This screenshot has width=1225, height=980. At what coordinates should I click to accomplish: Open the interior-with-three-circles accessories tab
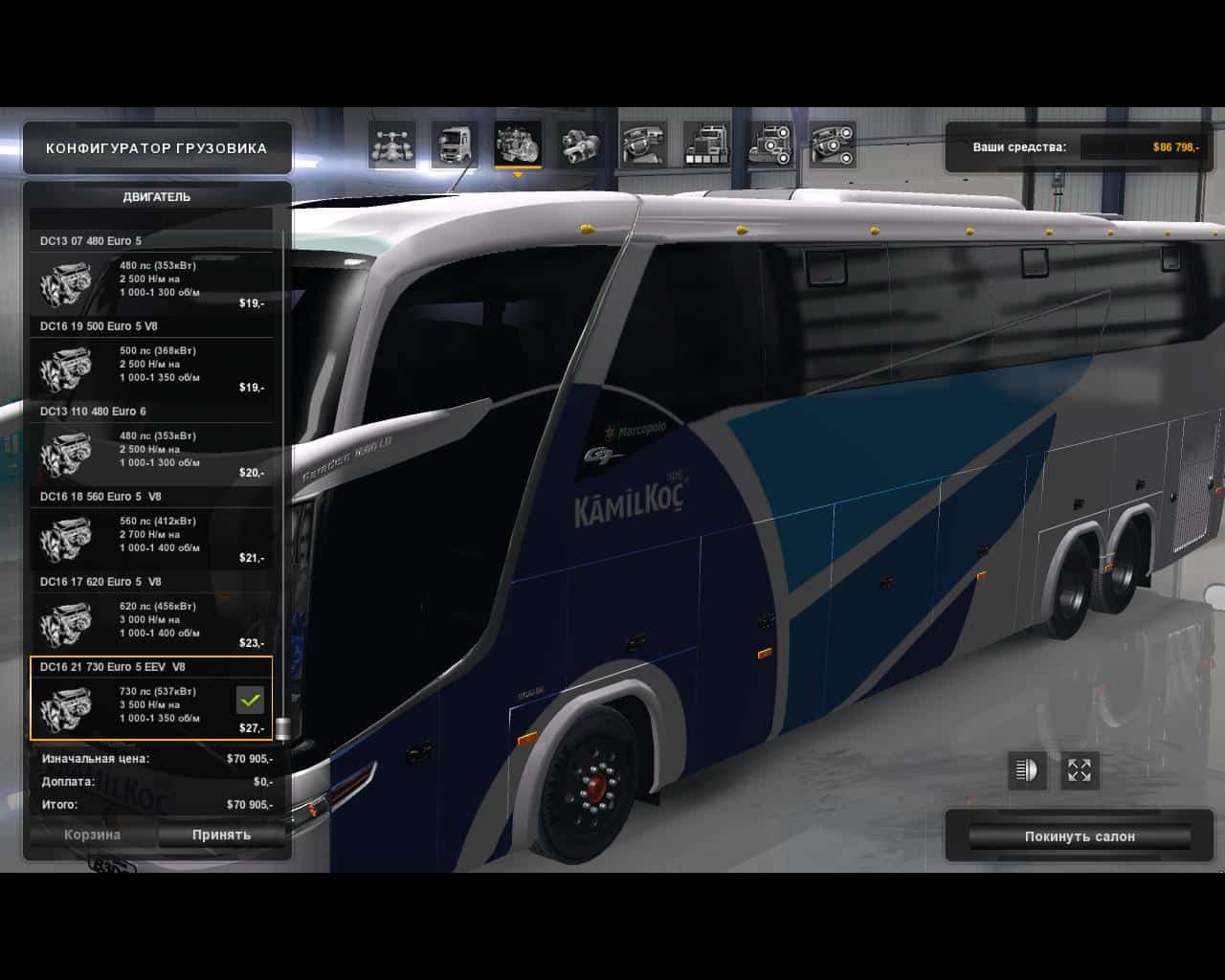pos(833,145)
